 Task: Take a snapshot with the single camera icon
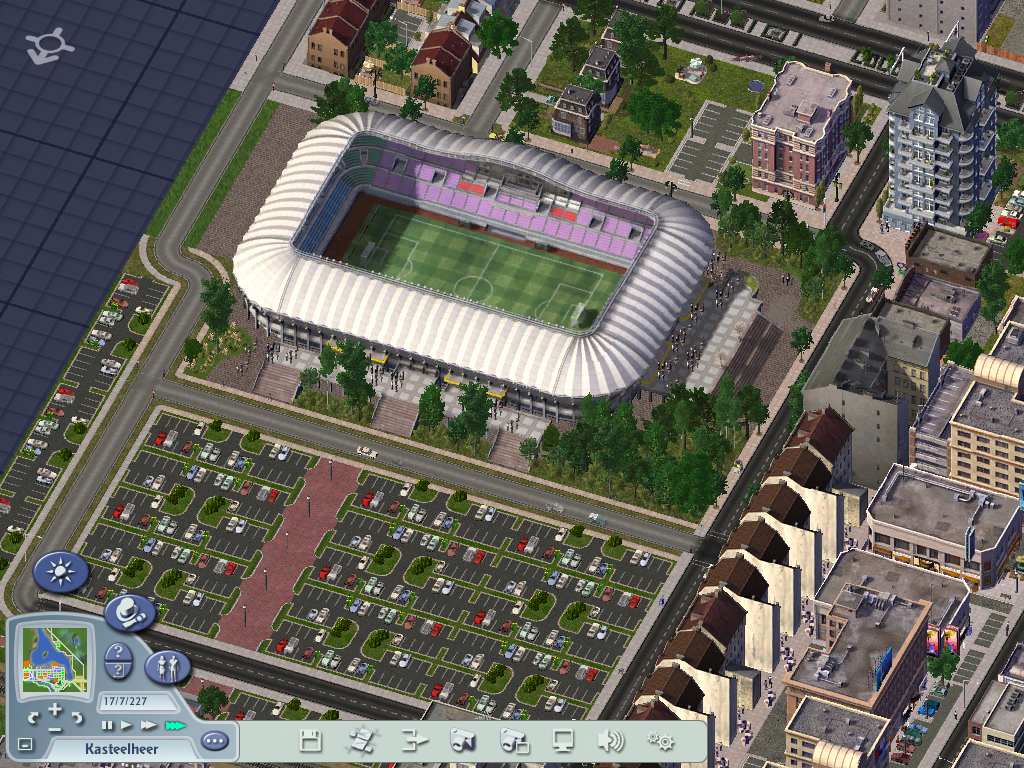pyautogui.click(x=462, y=741)
